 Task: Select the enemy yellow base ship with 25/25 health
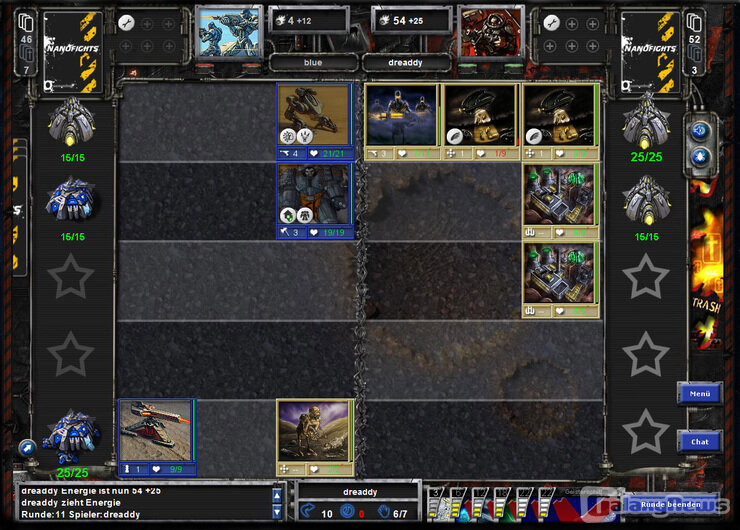646,124
